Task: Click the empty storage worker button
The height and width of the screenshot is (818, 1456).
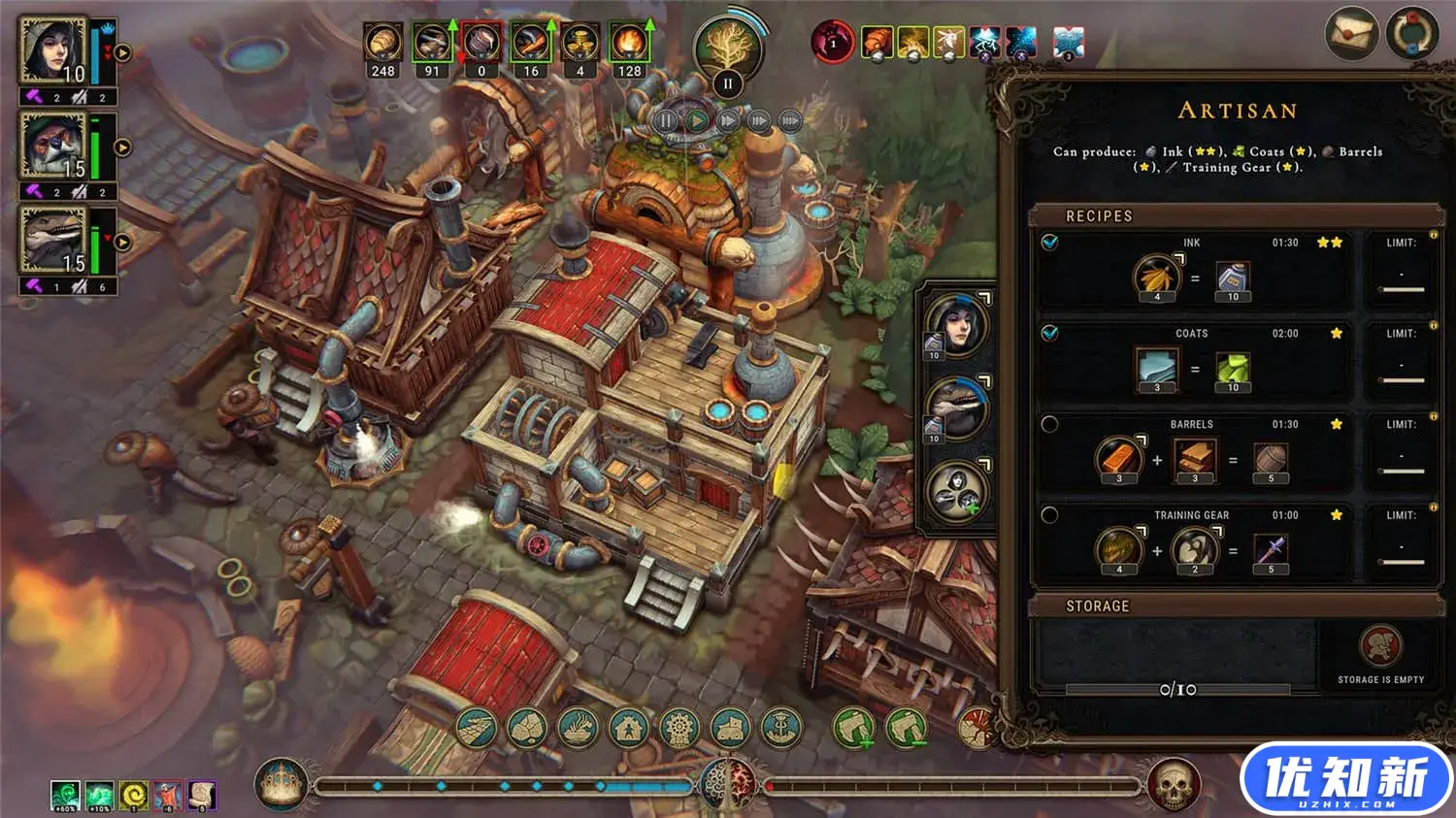Action: coord(1380,647)
